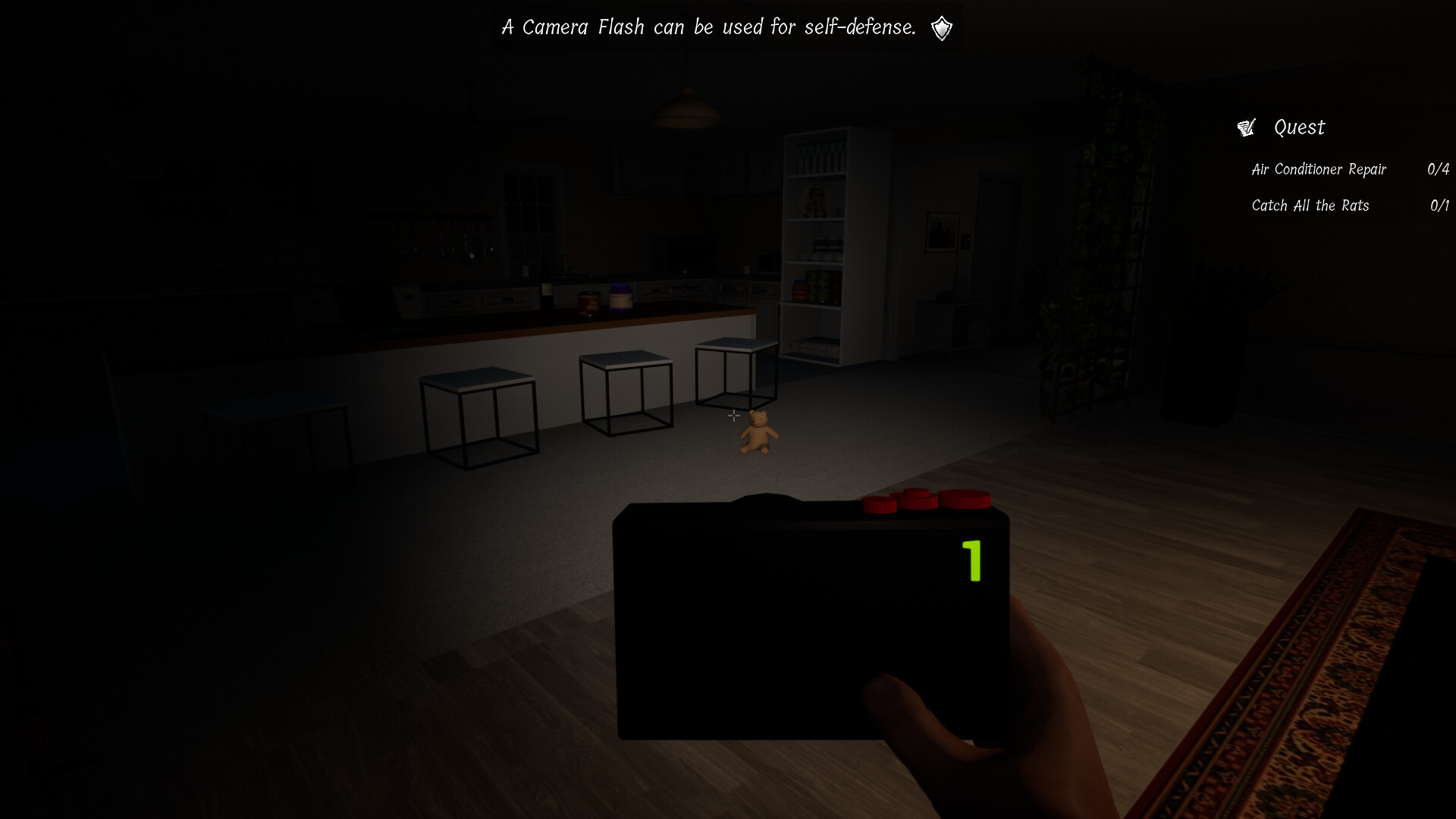Select the teddy bear on the floor

click(x=759, y=435)
